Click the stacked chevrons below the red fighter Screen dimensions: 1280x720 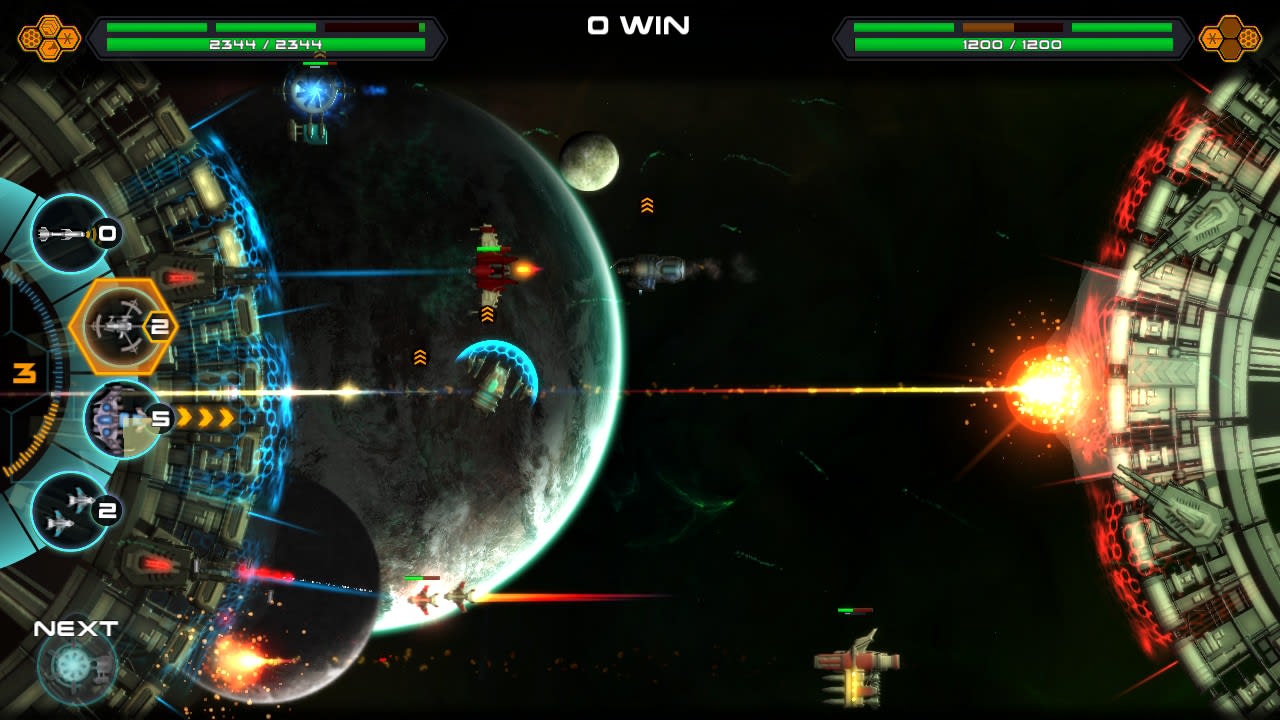(486, 315)
